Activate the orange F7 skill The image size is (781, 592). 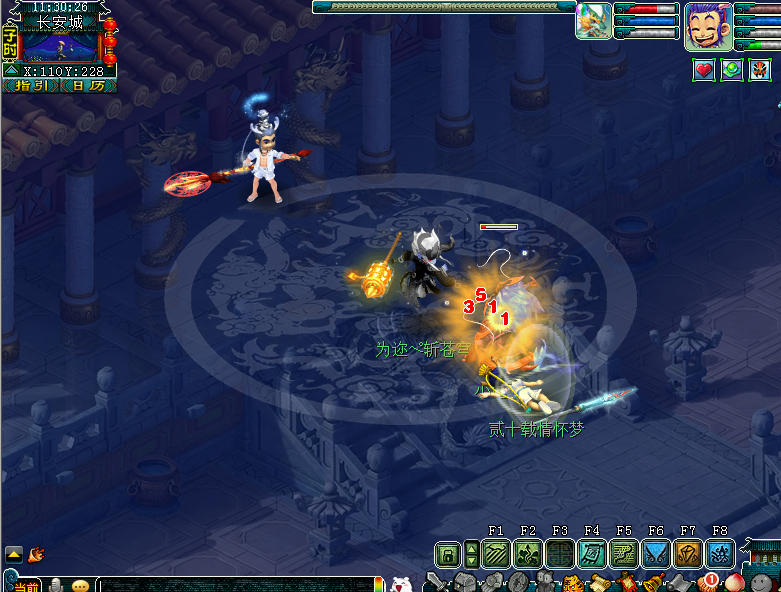pos(688,554)
